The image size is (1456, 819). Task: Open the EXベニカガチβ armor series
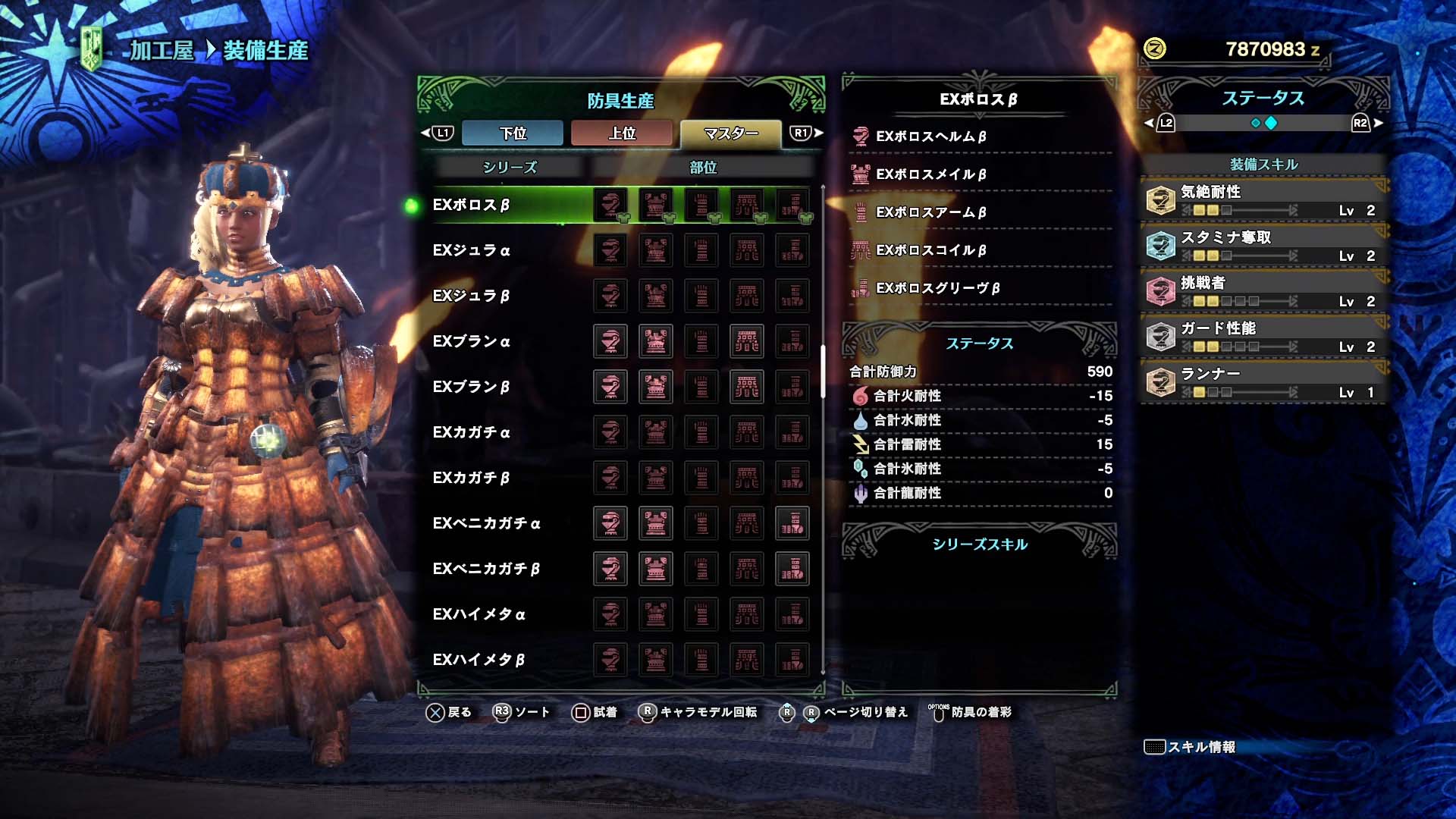click(486, 569)
